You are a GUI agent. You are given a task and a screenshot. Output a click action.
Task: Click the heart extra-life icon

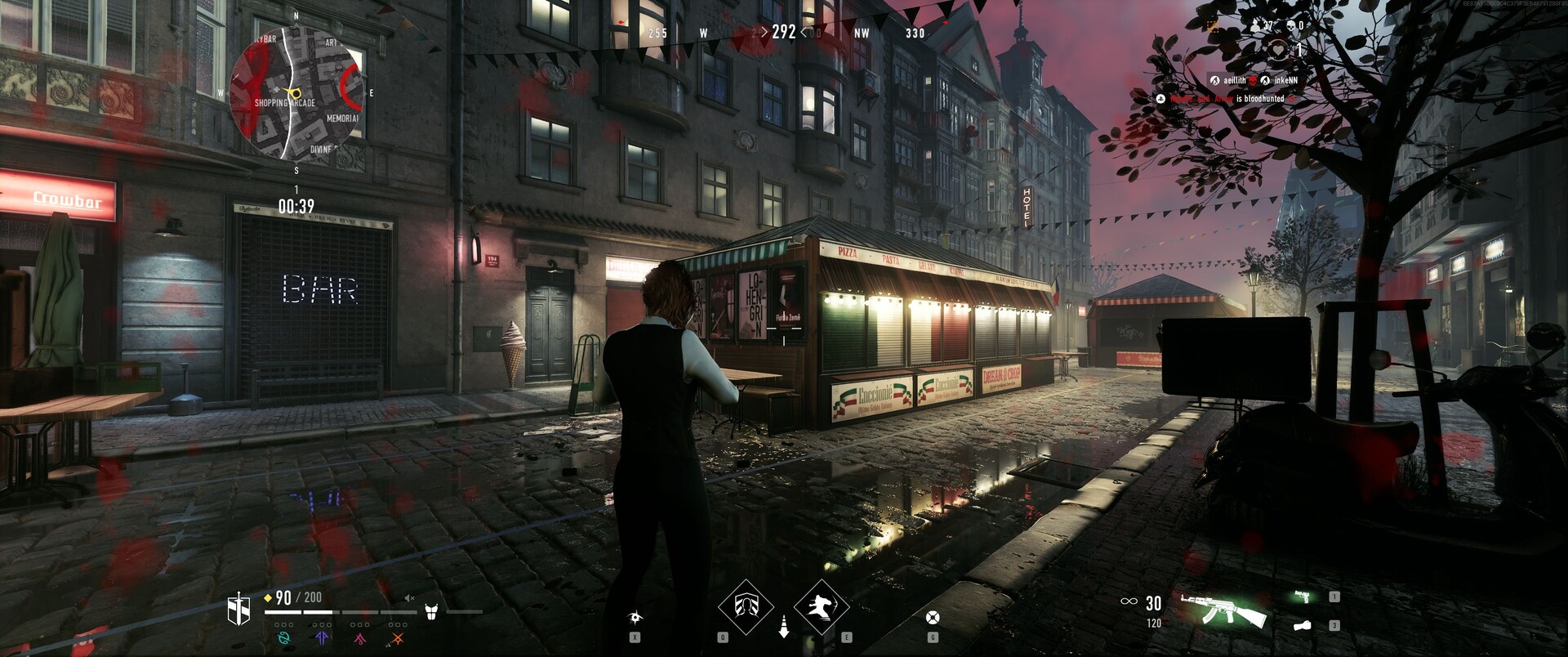[x=1278, y=50]
